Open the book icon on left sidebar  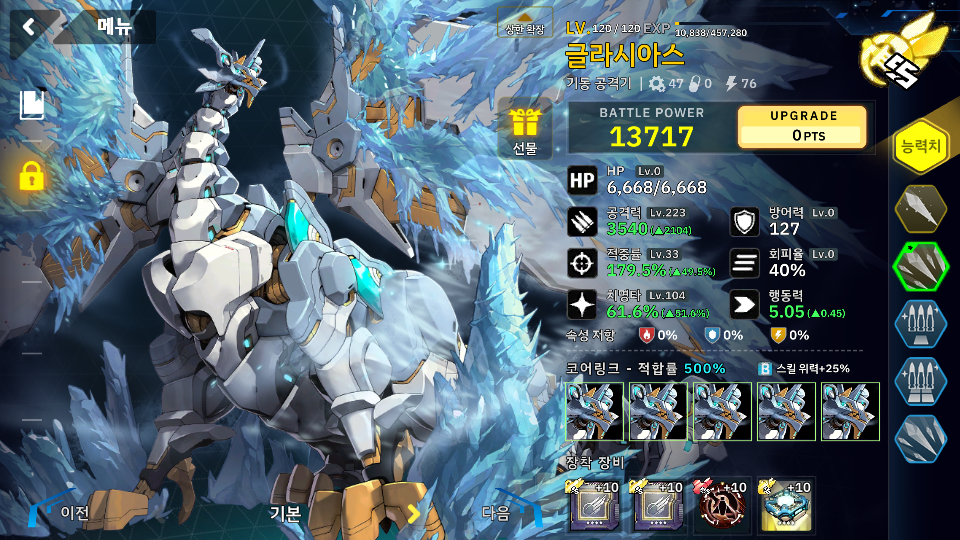point(31,105)
